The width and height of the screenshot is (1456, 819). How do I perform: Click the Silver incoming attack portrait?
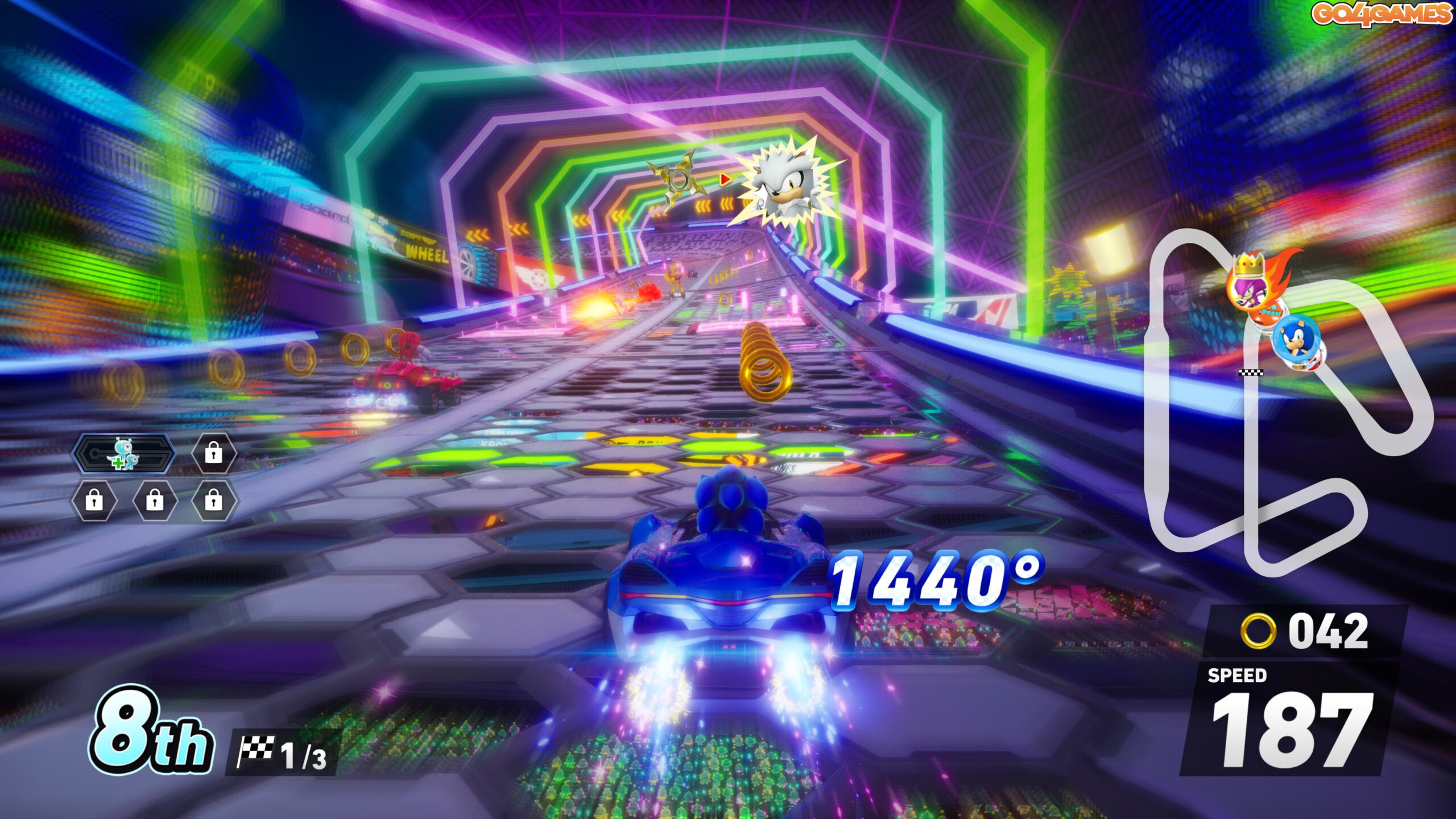785,183
